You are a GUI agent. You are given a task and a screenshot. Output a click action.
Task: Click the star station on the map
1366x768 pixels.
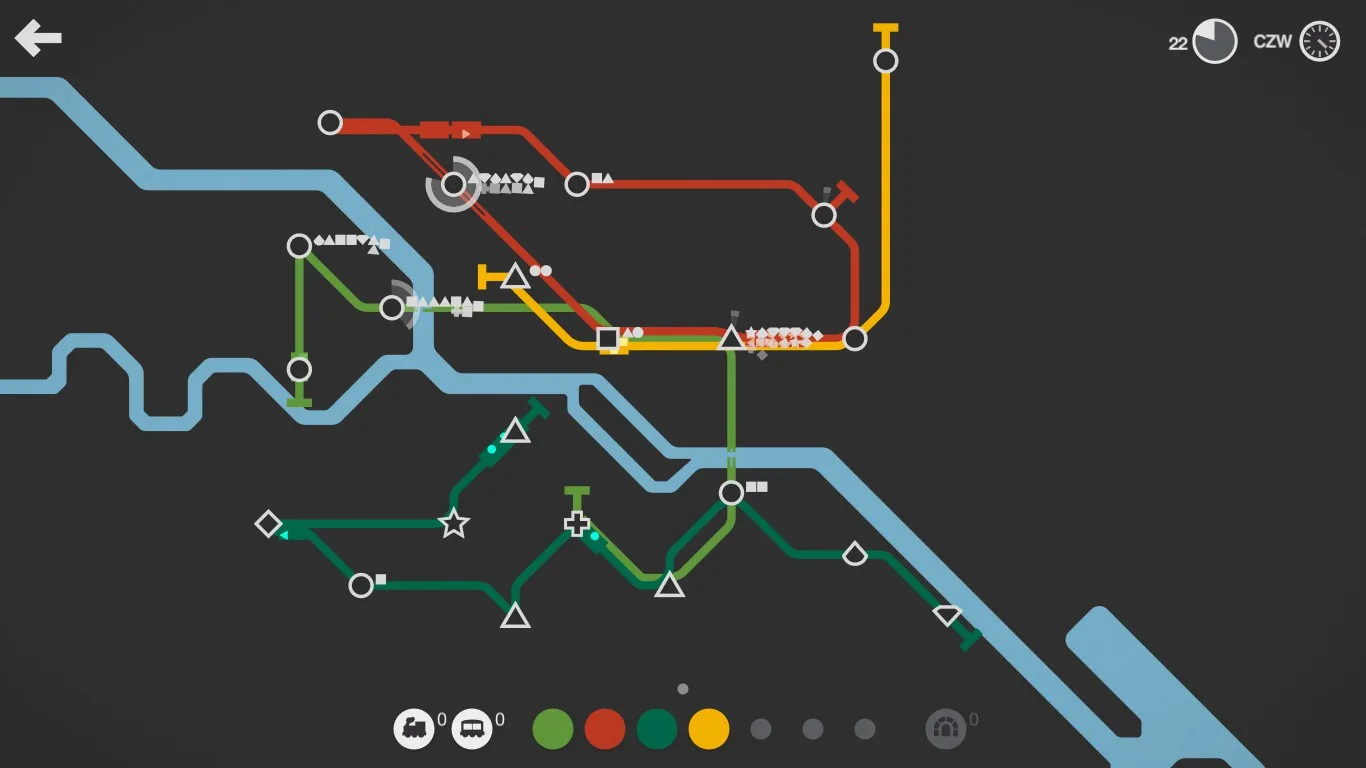coord(452,522)
